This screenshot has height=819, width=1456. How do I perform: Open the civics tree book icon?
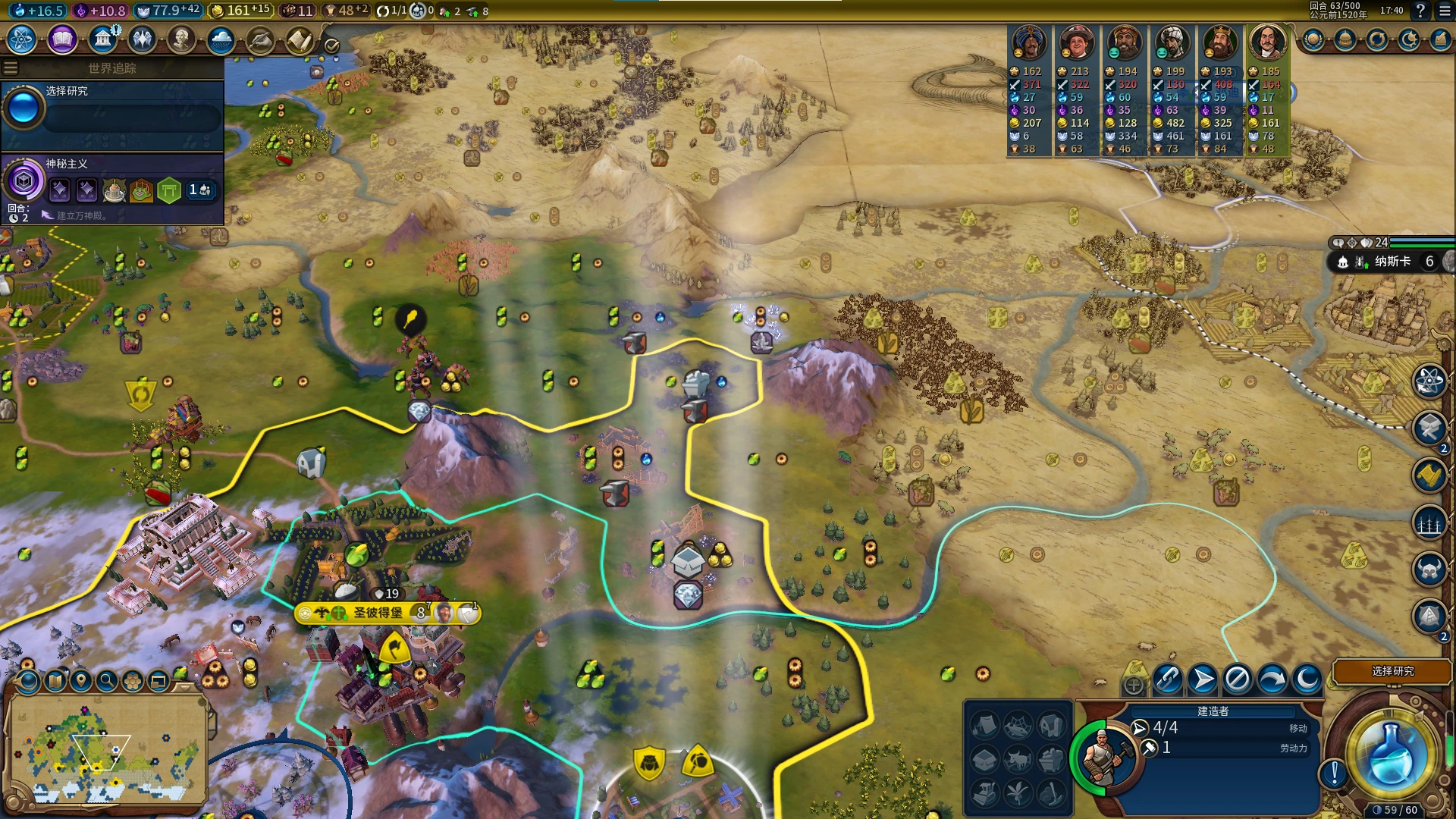[x=62, y=39]
